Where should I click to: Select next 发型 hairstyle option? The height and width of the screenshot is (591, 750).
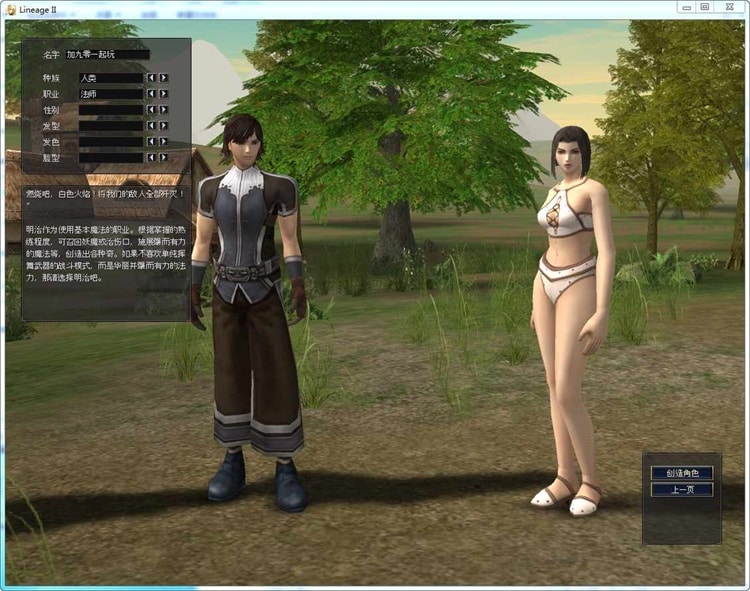tap(164, 126)
